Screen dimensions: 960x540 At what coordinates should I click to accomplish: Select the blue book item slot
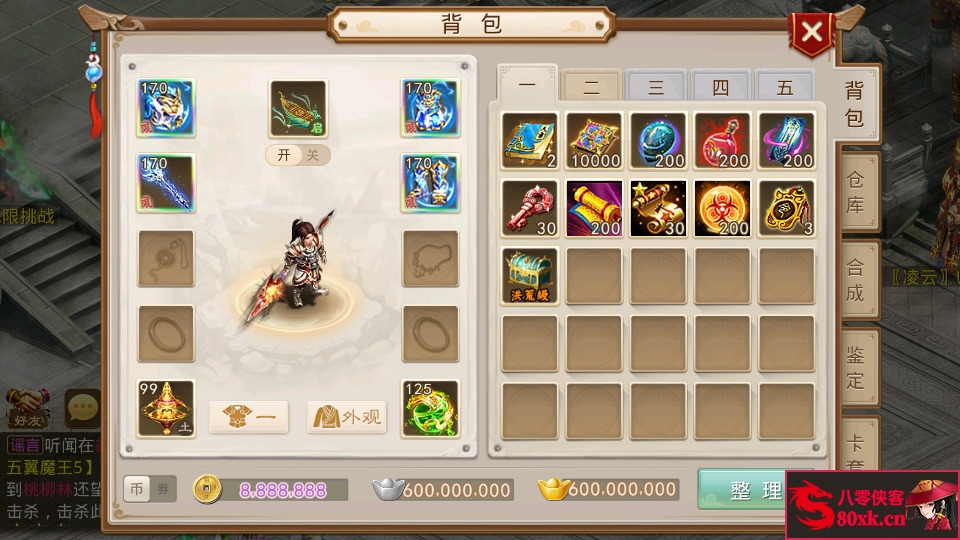530,140
